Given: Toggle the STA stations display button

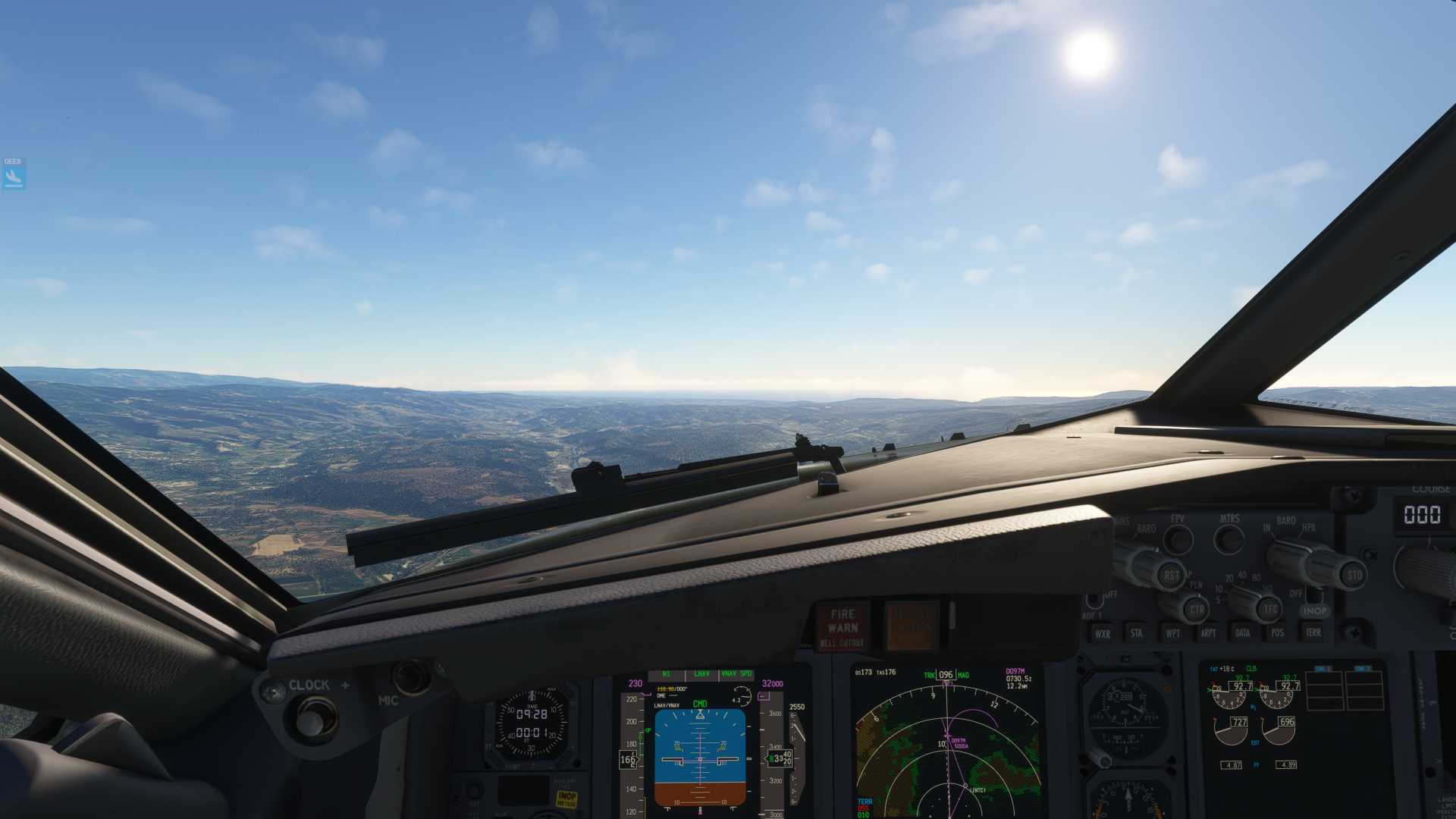Looking at the screenshot, I should (1136, 632).
